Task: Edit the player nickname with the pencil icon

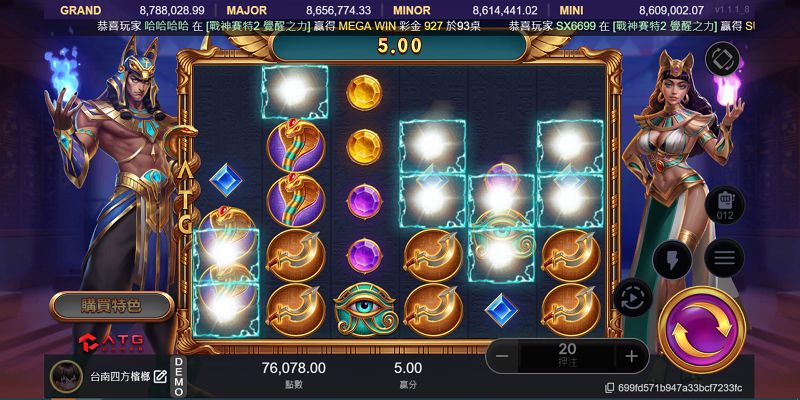Action: (x=160, y=376)
